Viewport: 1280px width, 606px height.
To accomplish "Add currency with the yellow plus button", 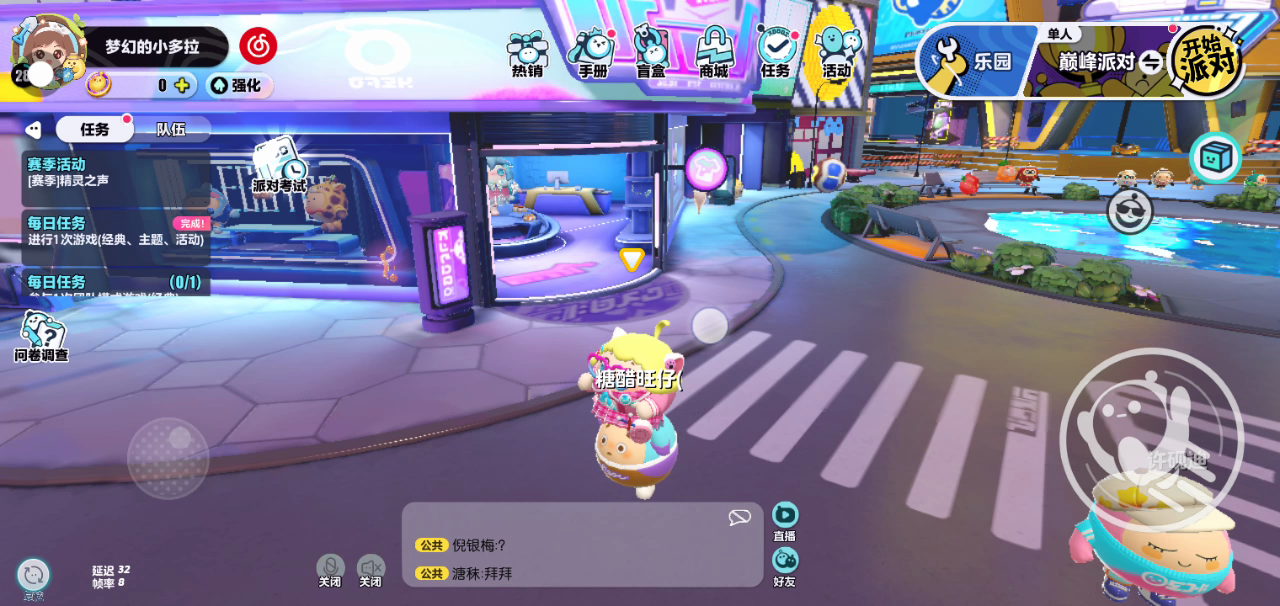I will (x=182, y=86).
